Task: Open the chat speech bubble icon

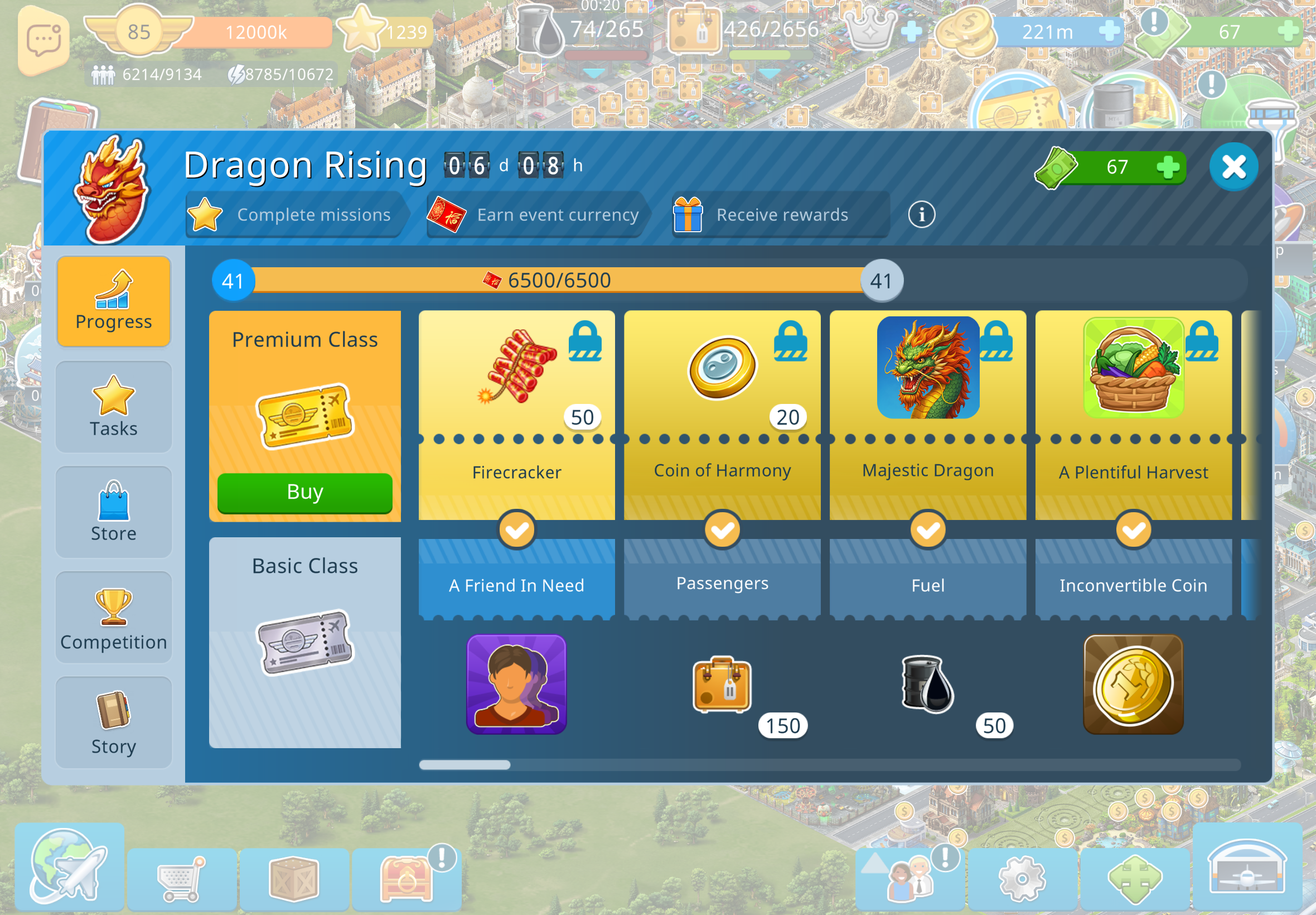Action: (x=44, y=41)
